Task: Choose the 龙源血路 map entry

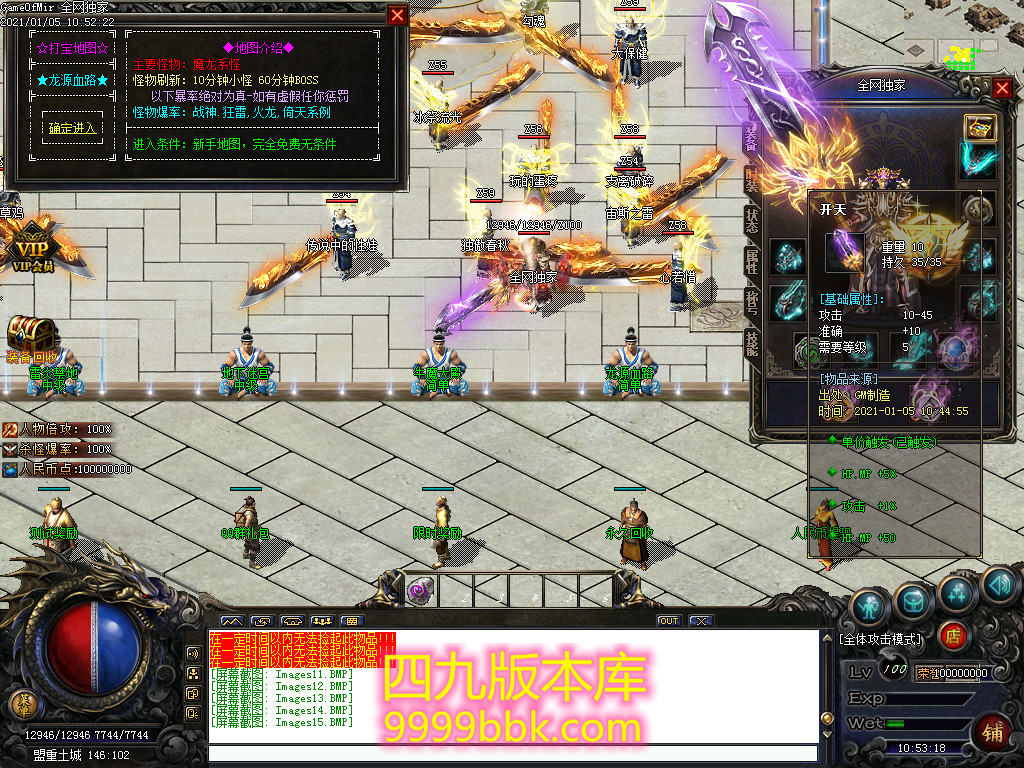Action: click(x=73, y=80)
